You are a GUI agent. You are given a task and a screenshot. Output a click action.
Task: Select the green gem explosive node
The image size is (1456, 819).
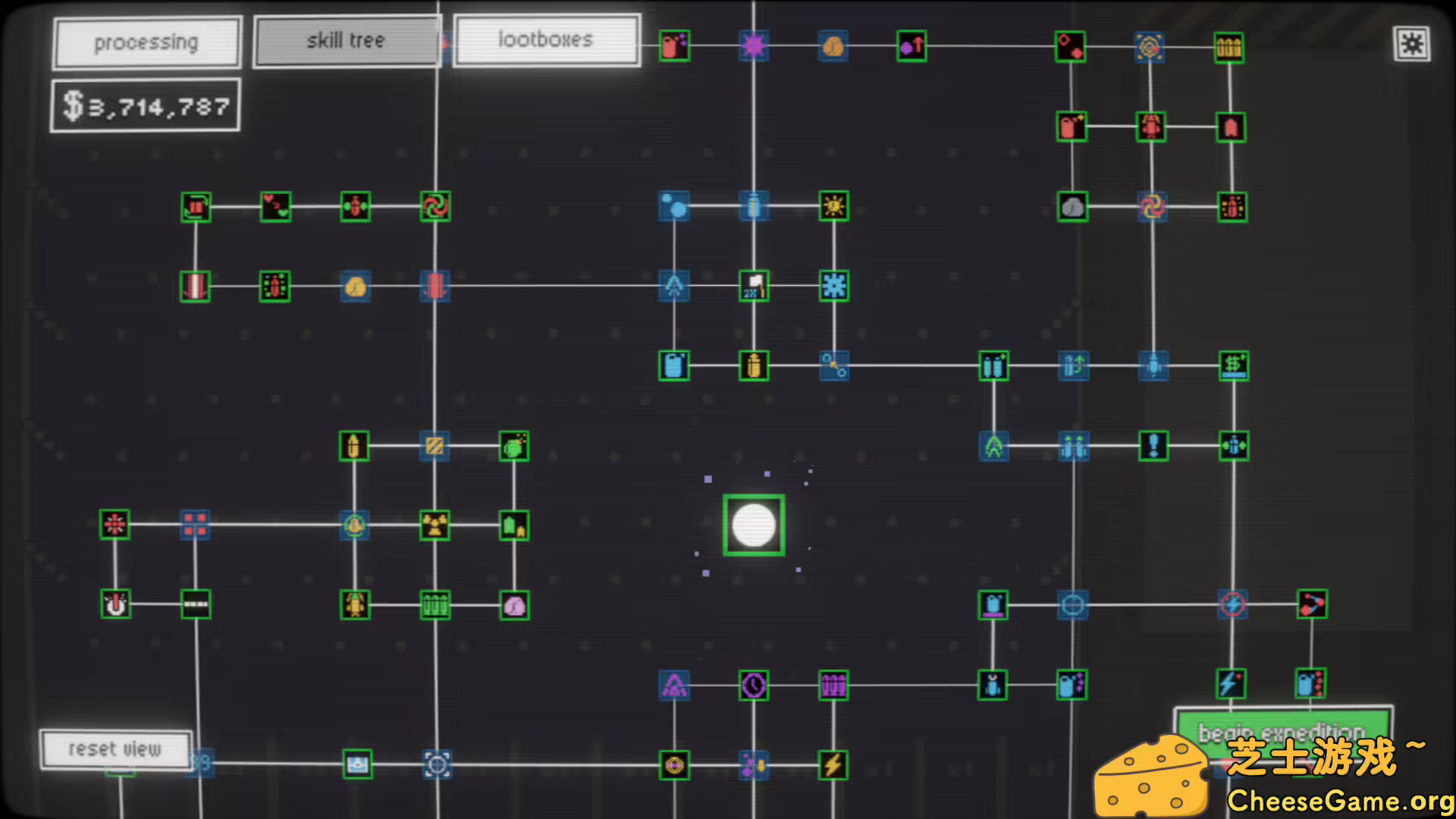pyautogui.click(x=515, y=447)
